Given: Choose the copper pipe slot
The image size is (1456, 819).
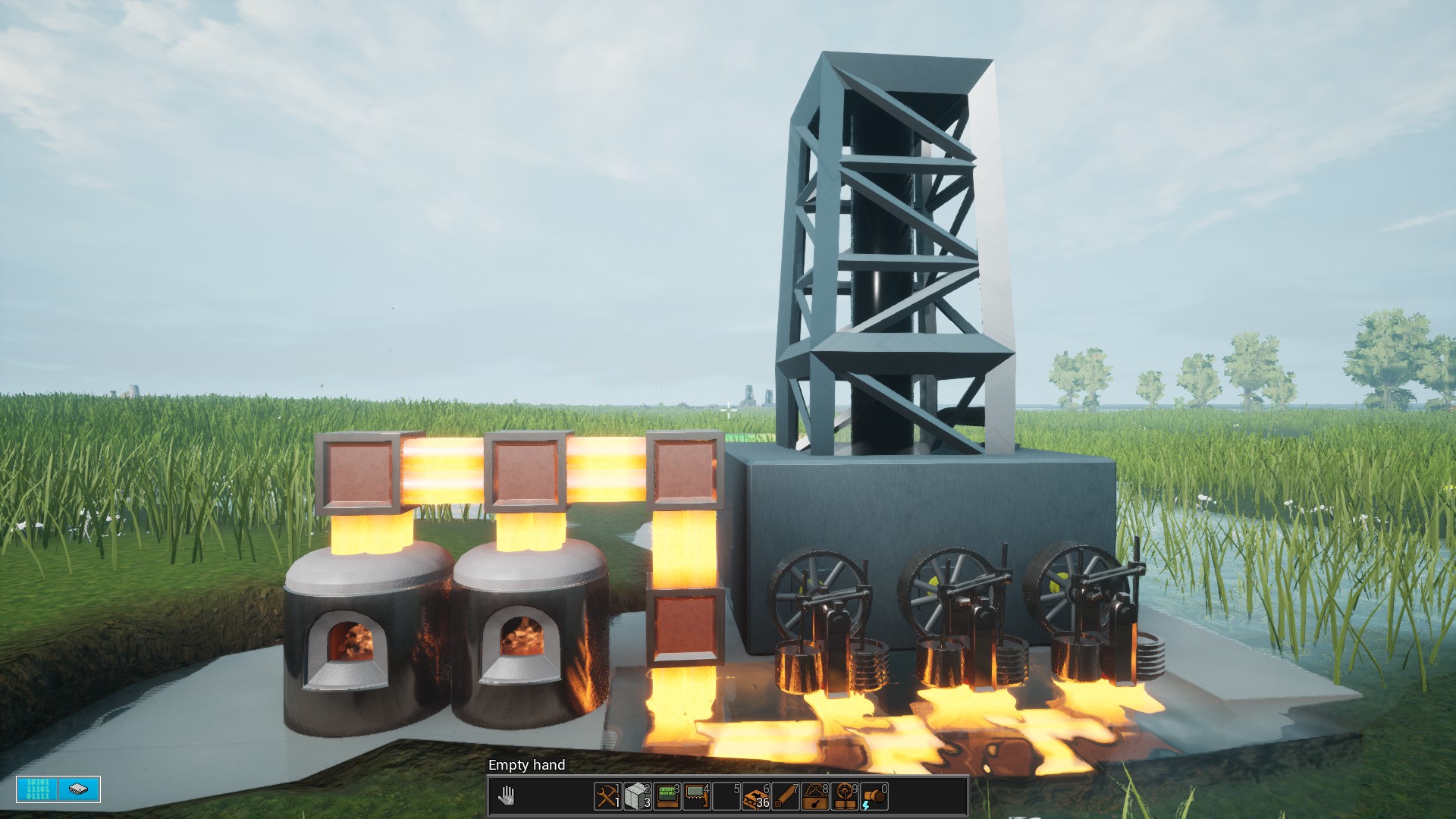Looking at the screenshot, I should [x=785, y=796].
